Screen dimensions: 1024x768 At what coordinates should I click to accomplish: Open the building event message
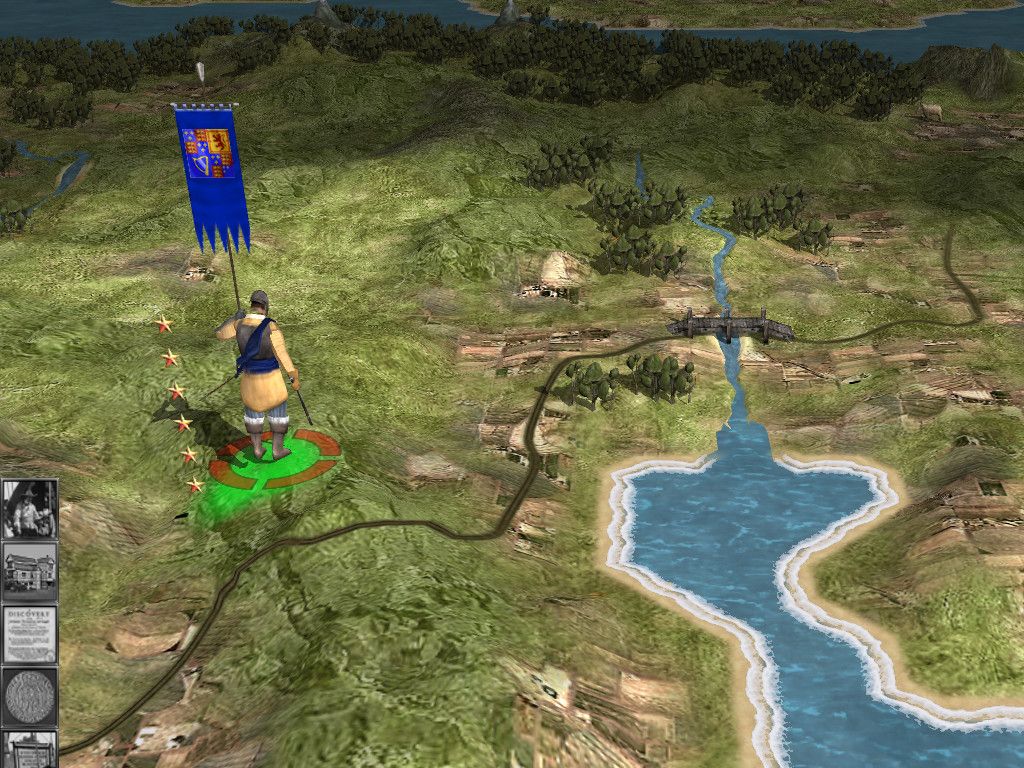(29, 572)
